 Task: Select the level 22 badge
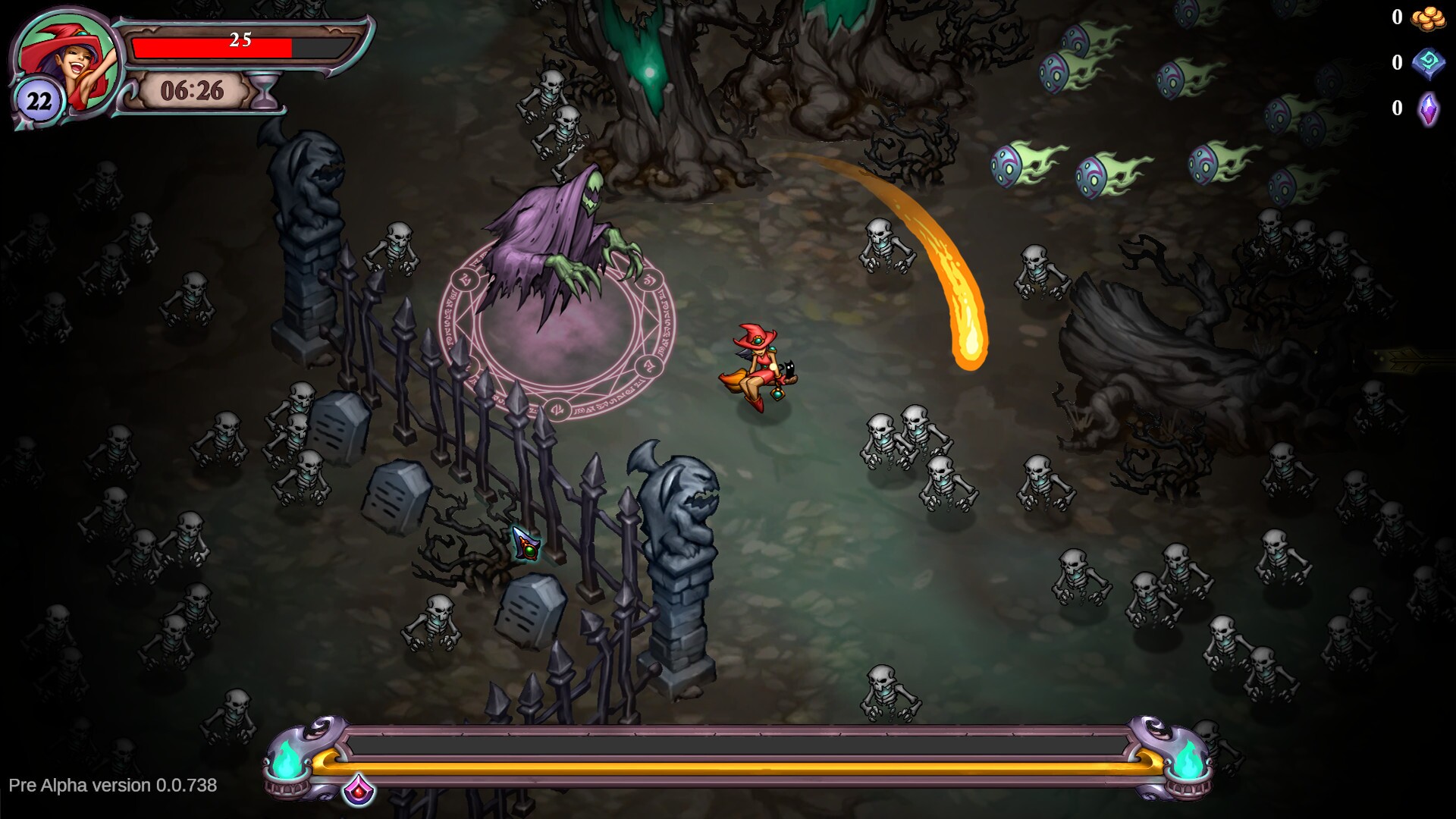pos(38,97)
